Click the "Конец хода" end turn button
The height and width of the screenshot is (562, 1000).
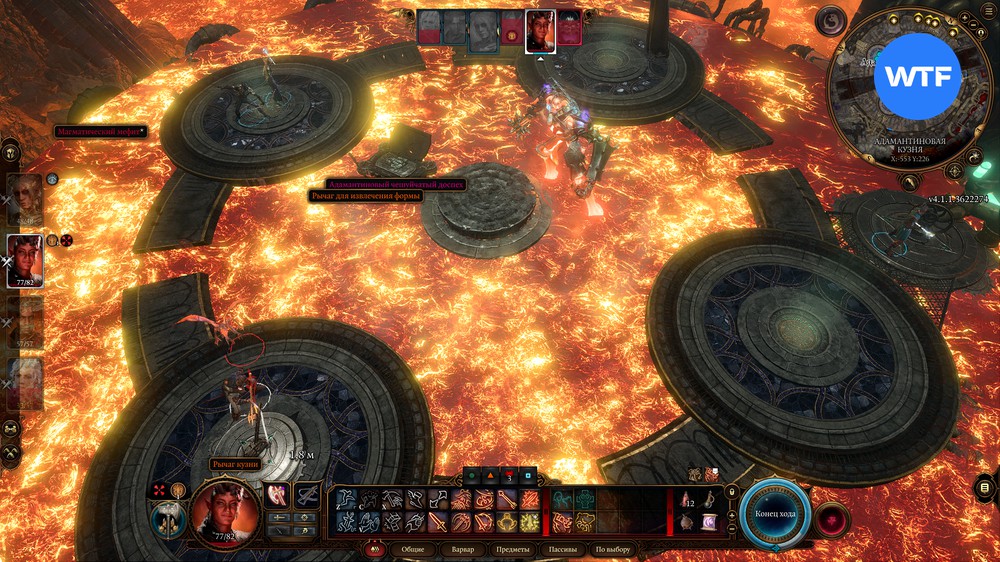coord(775,514)
